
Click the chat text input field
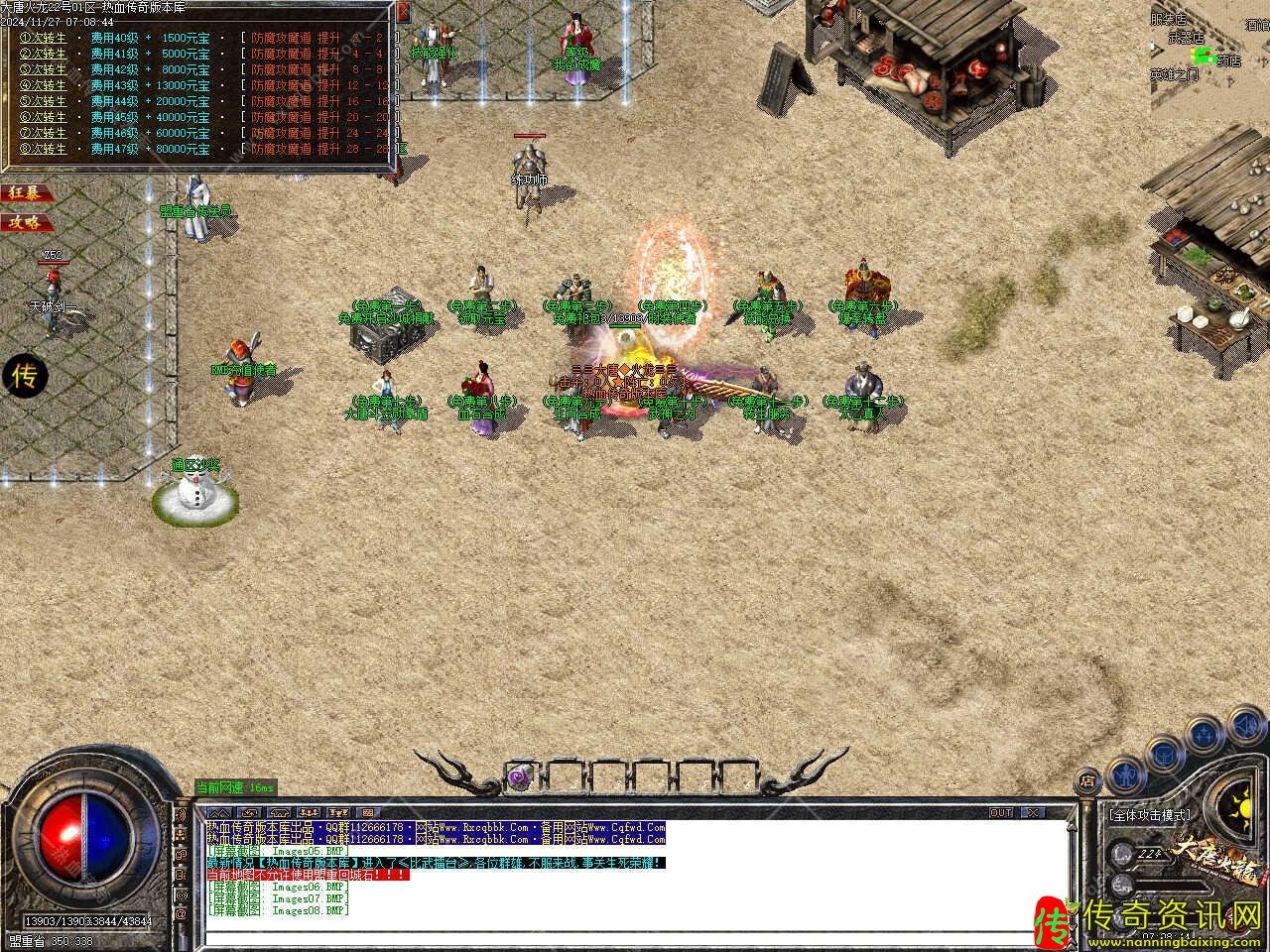[x=635, y=935]
